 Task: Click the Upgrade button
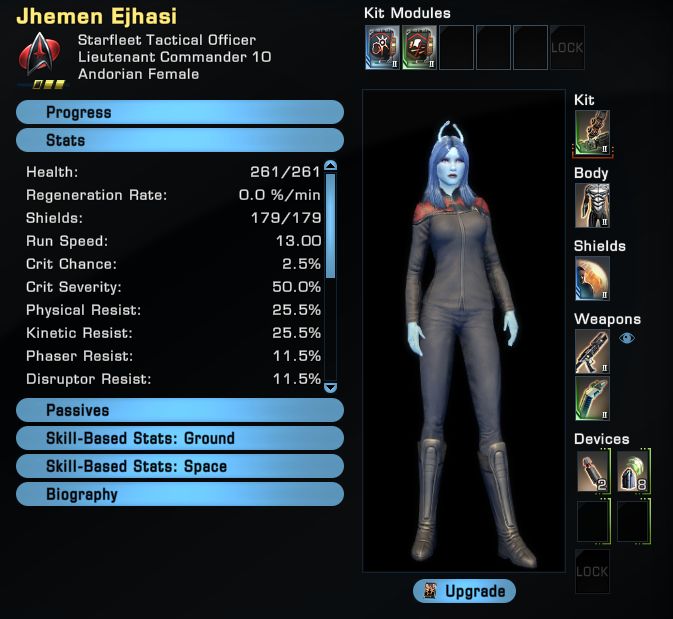tap(465, 591)
